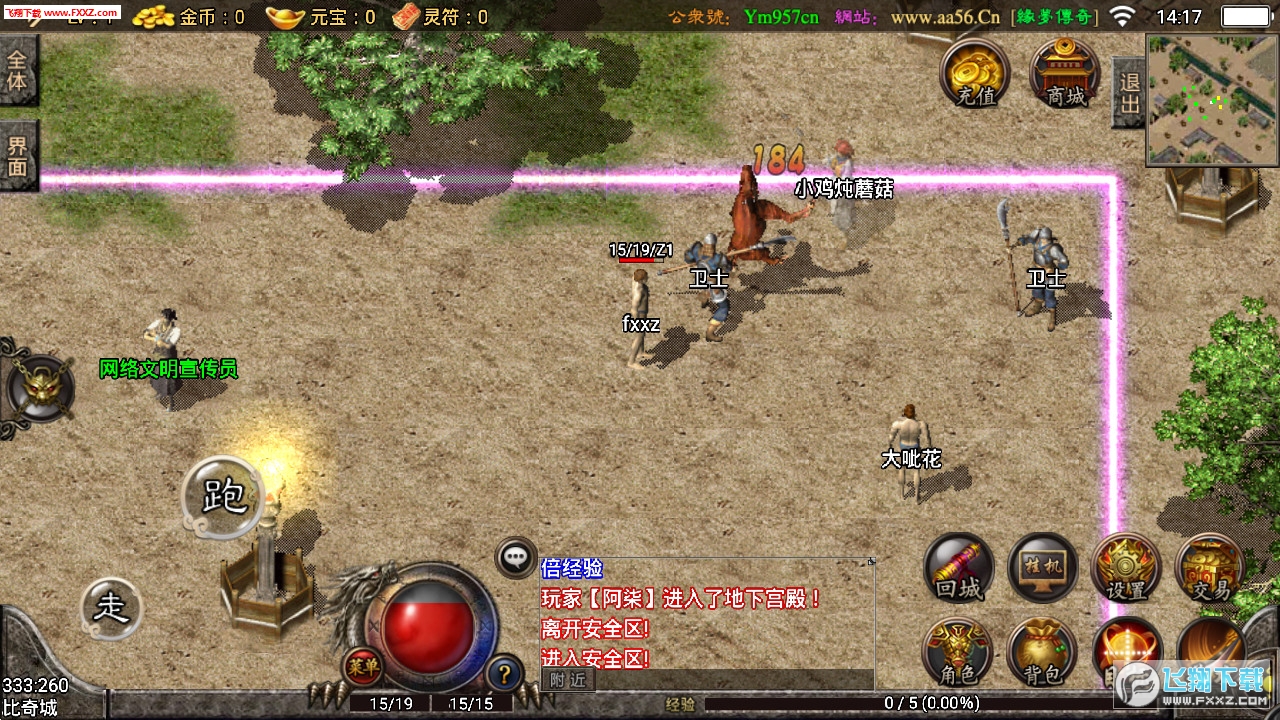Switch to 跑 run mode
Screen dimensions: 1280x720
(x=223, y=496)
